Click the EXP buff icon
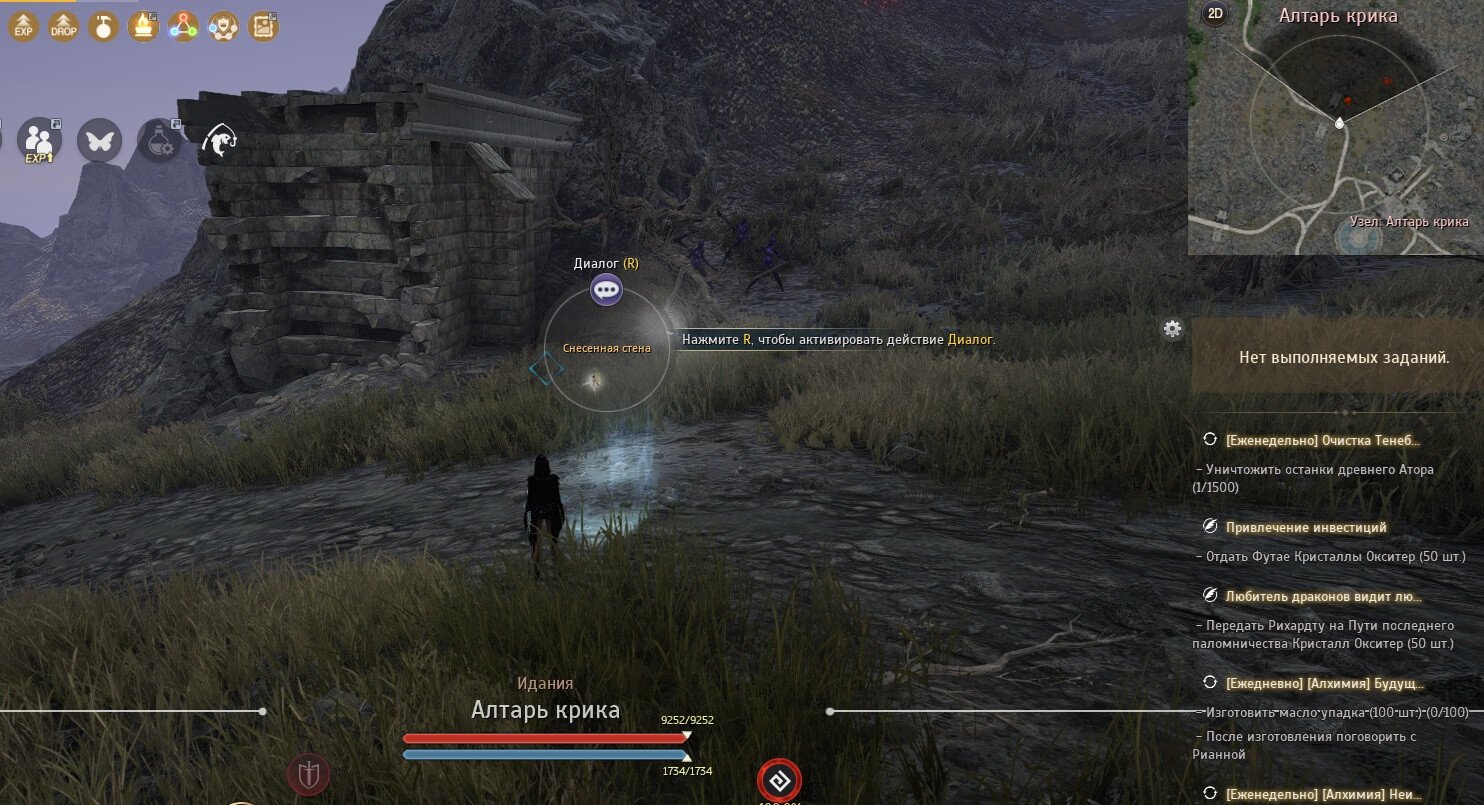 (x=23, y=26)
